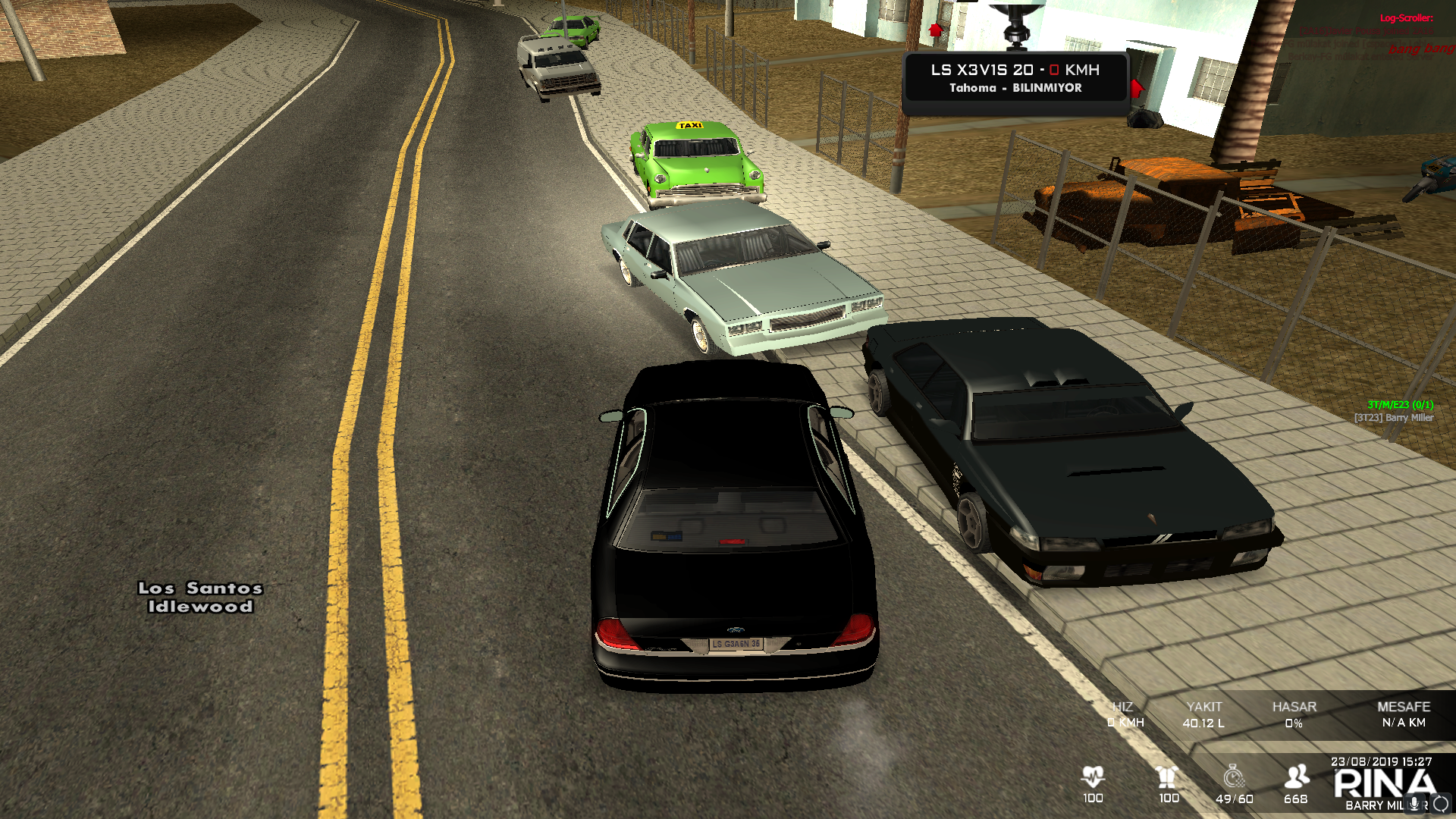Click the dashcam radar plate panel
This screenshot has width=1456, height=819.
1015,78
